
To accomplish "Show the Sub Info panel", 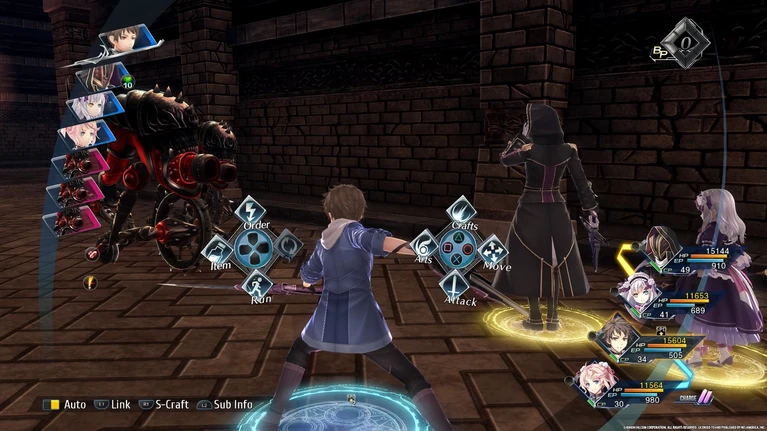I will 226,405.
